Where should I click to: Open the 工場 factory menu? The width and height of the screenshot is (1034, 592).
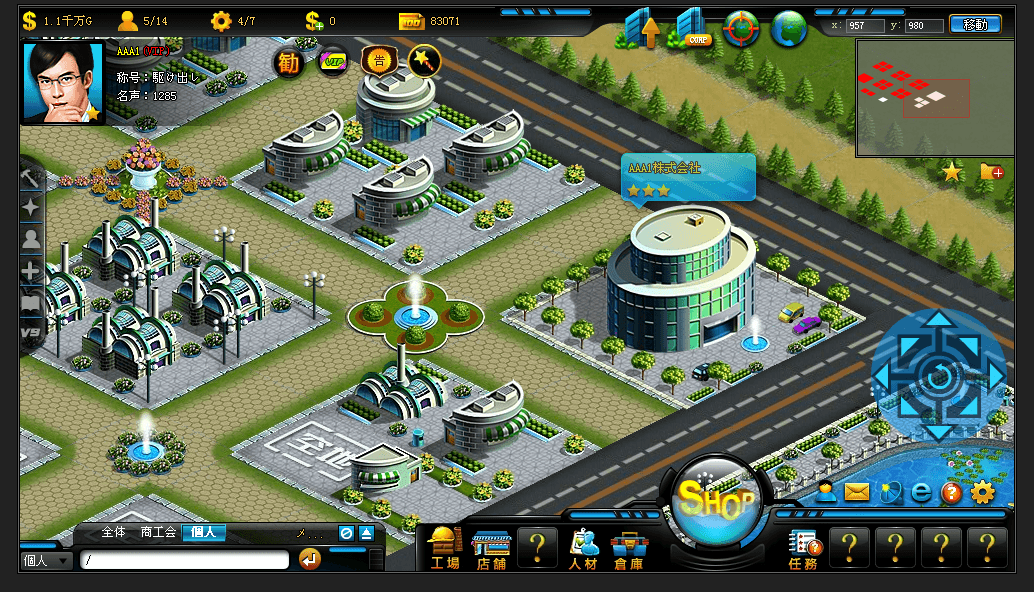445,549
